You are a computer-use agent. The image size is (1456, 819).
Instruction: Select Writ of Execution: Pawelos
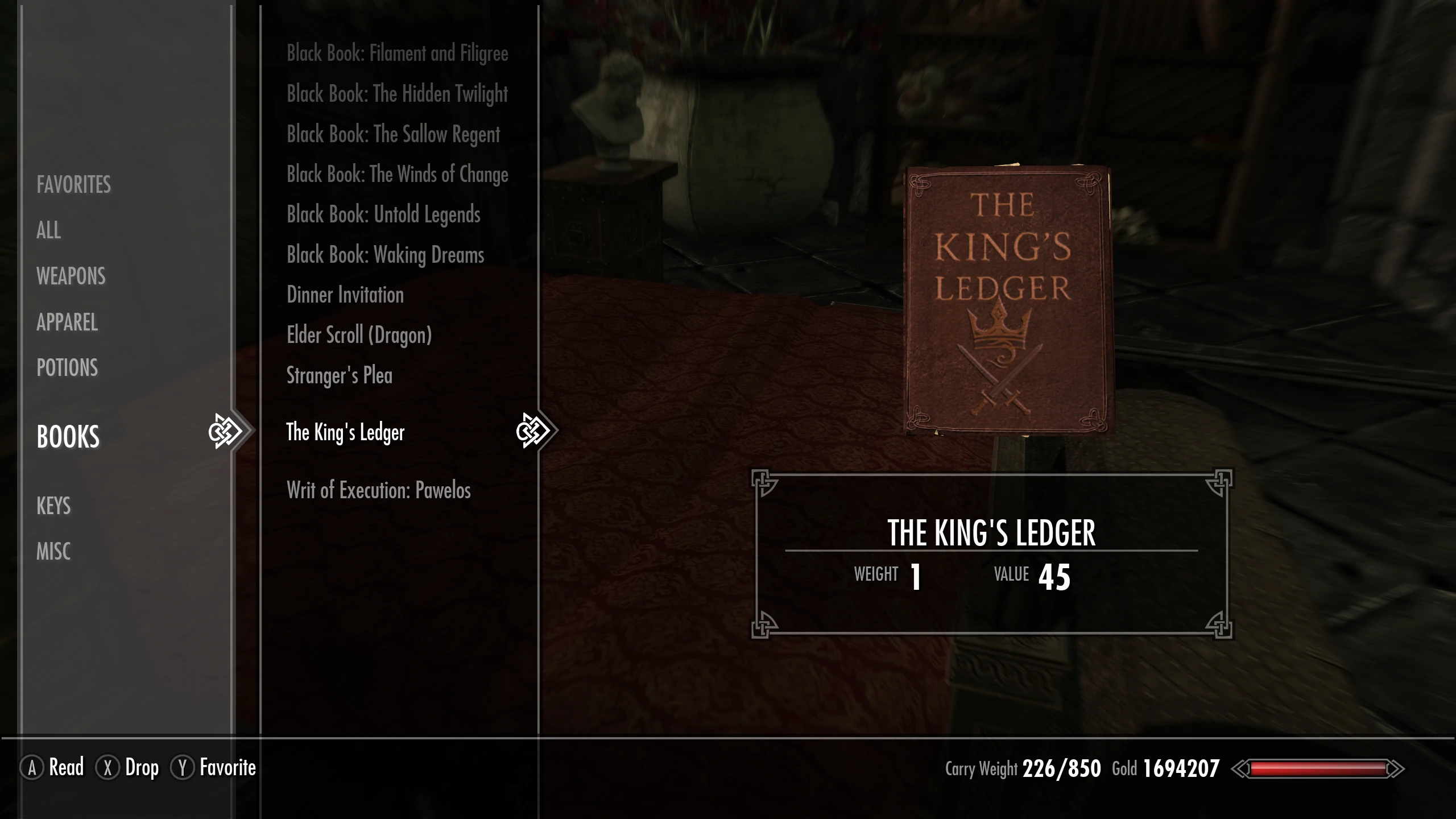point(378,490)
